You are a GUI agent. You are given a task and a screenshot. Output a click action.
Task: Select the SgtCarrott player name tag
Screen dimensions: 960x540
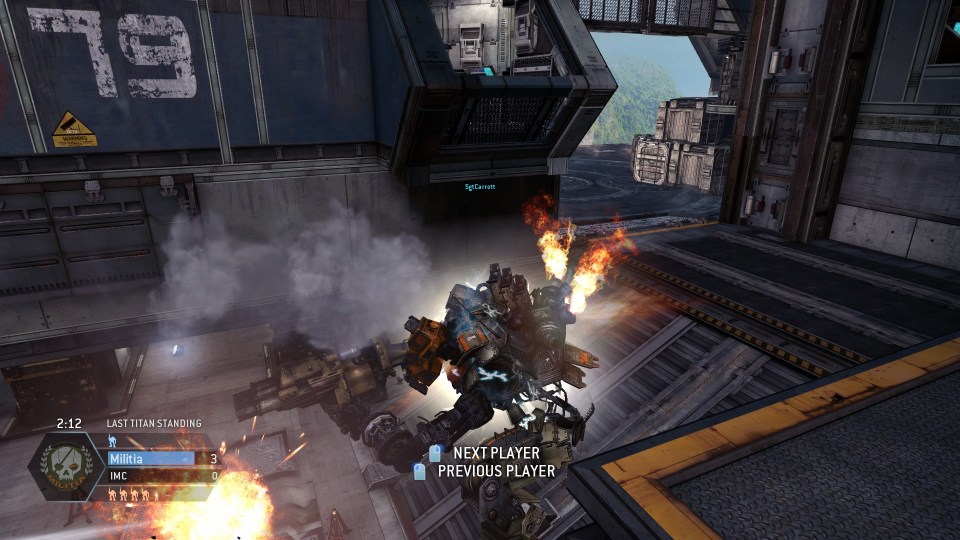point(480,186)
